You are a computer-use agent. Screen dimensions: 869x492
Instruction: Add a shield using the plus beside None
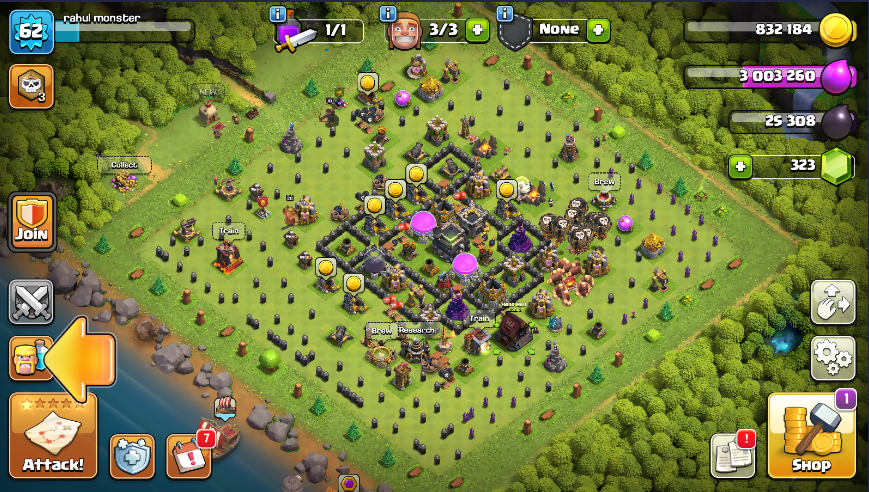click(598, 30)
